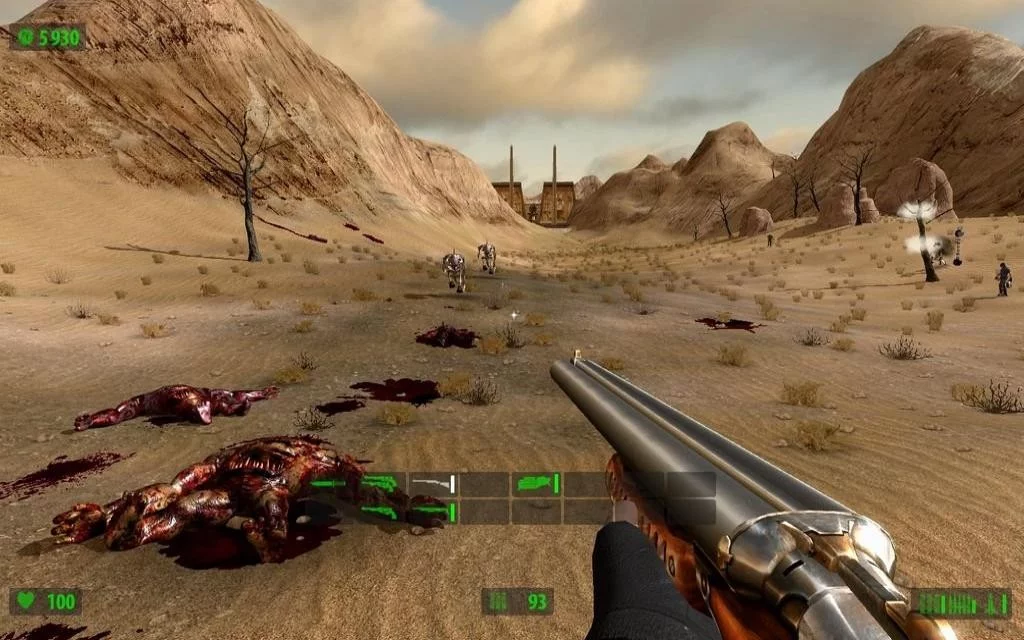
Task: Choose the highlighted white shotgun slot
Action: click(x=433, y=484)
